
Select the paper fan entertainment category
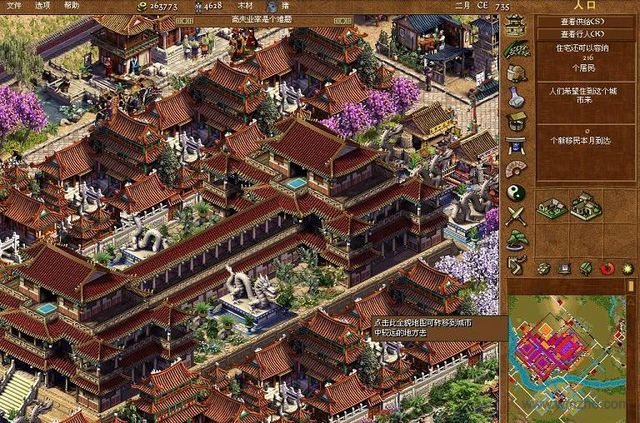click(x=516, y=168)
